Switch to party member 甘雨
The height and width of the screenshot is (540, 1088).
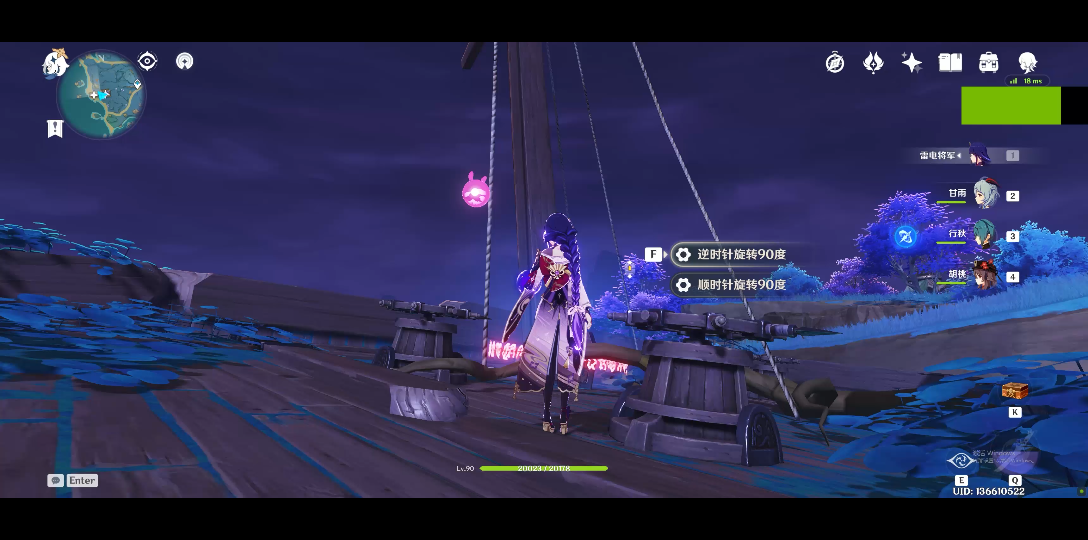(984, 195)
